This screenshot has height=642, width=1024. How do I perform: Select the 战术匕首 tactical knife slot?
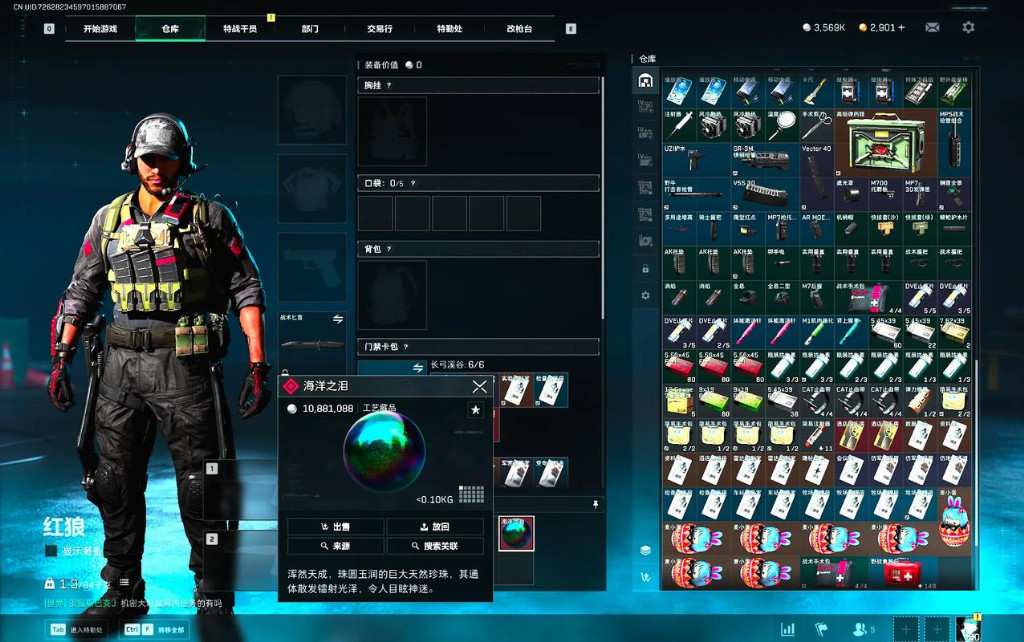click(312, 337)
